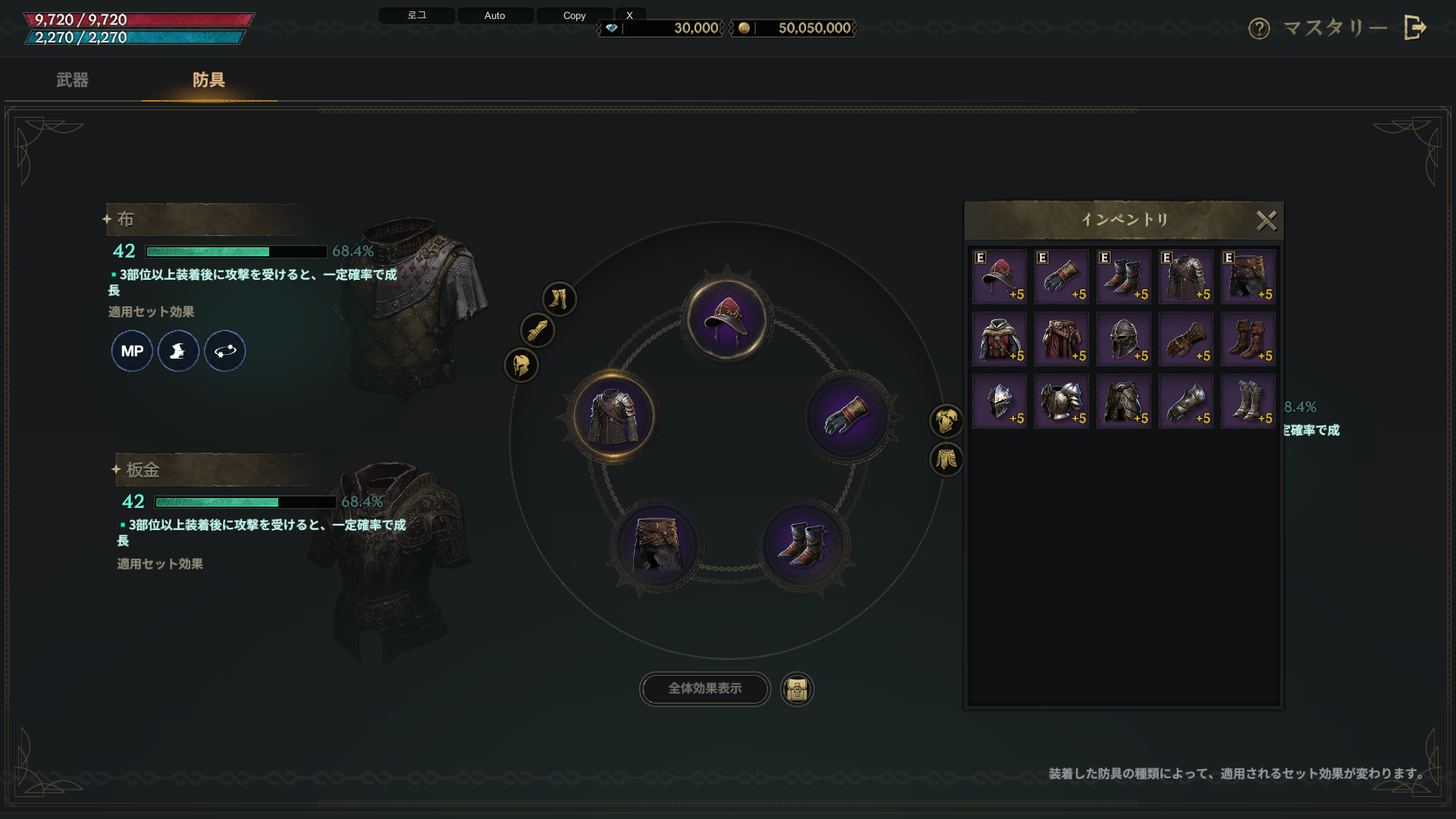
Task: Close the インベントリ panel
Action: point(1266,220)
